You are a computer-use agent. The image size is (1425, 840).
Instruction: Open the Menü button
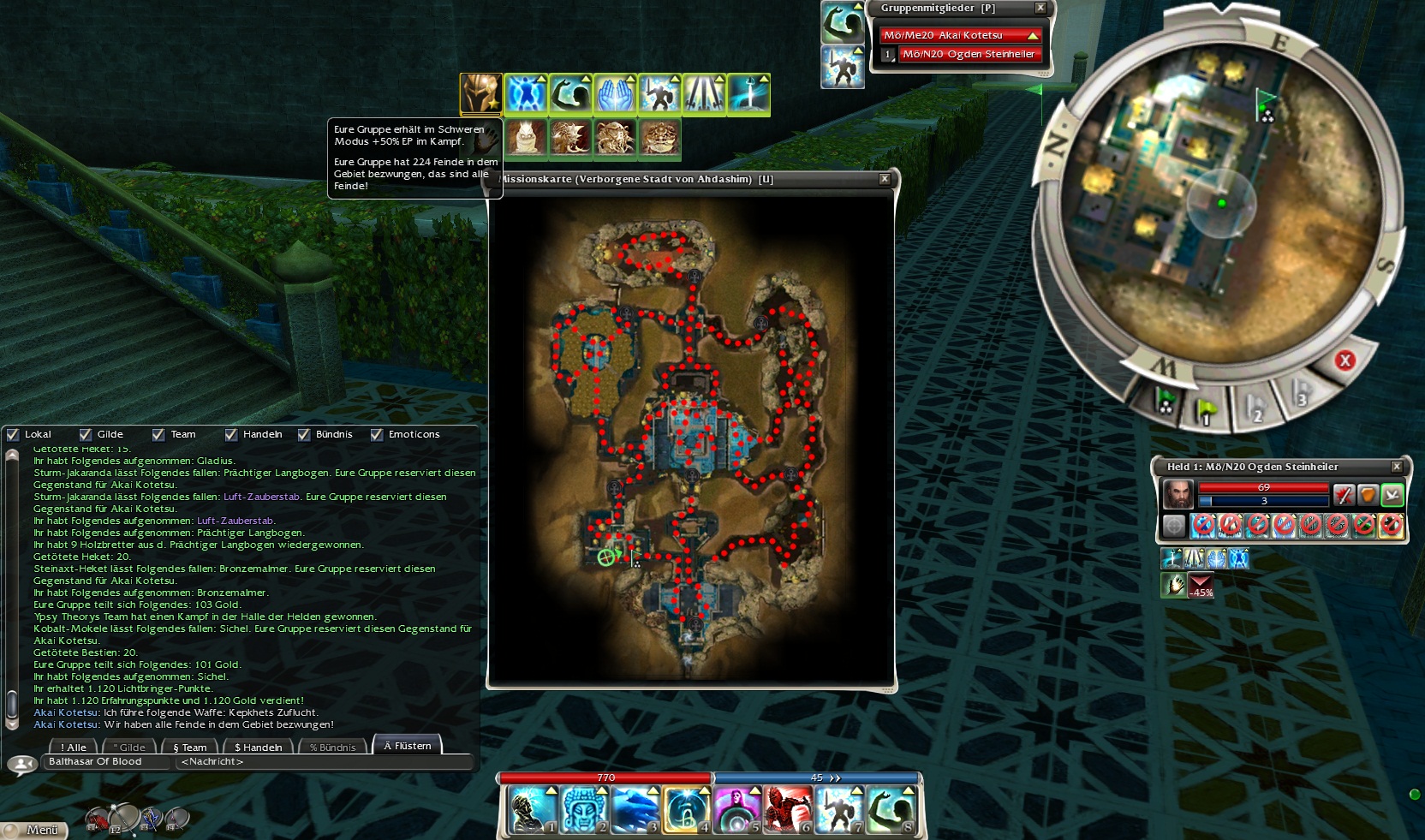(x=36, y=830)
